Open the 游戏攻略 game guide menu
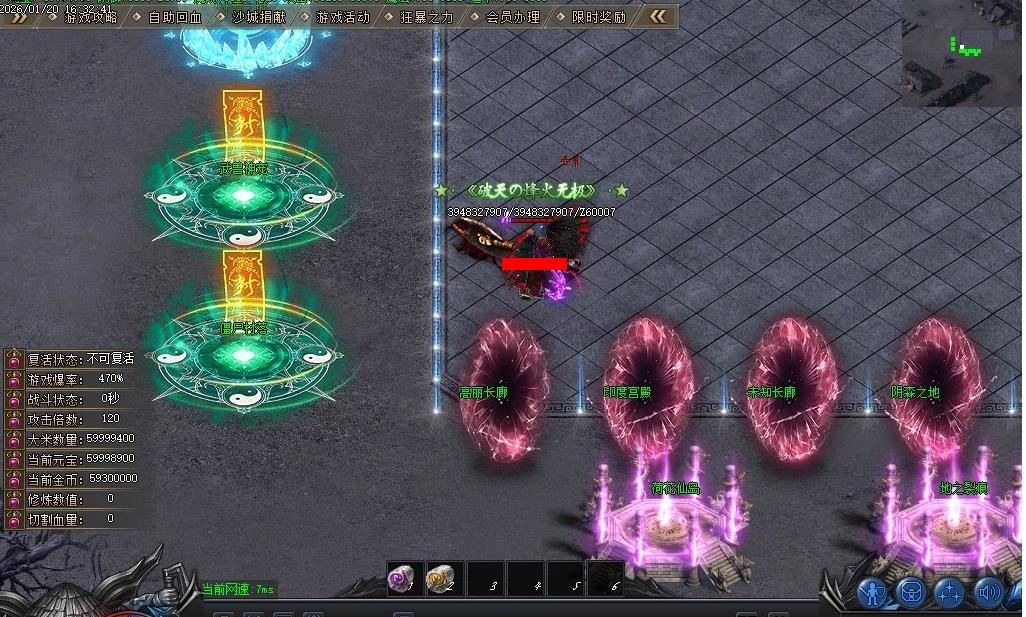The width and height of the screenshot is (1026, 617). [x=90, y=17]
